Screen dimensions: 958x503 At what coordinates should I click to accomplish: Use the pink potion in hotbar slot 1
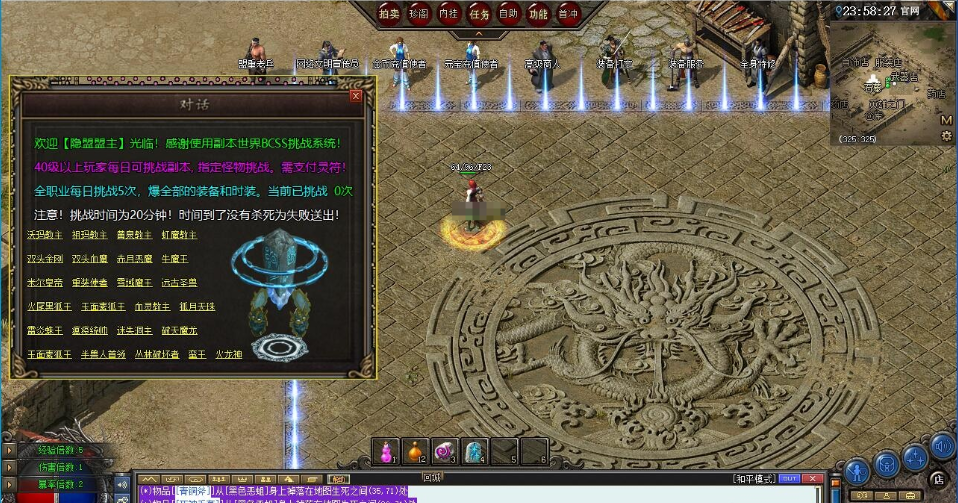point(385,451)
